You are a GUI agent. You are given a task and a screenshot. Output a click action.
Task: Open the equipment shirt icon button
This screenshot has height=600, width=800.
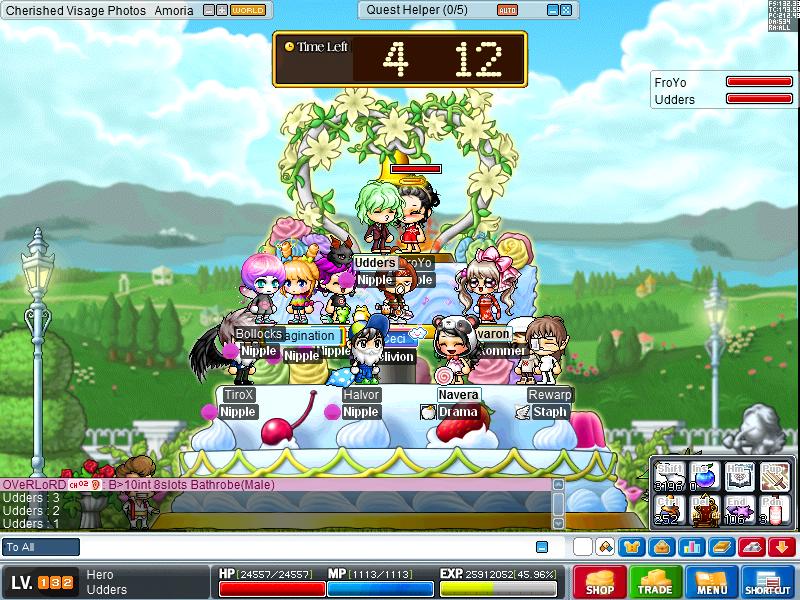point(631,547)
